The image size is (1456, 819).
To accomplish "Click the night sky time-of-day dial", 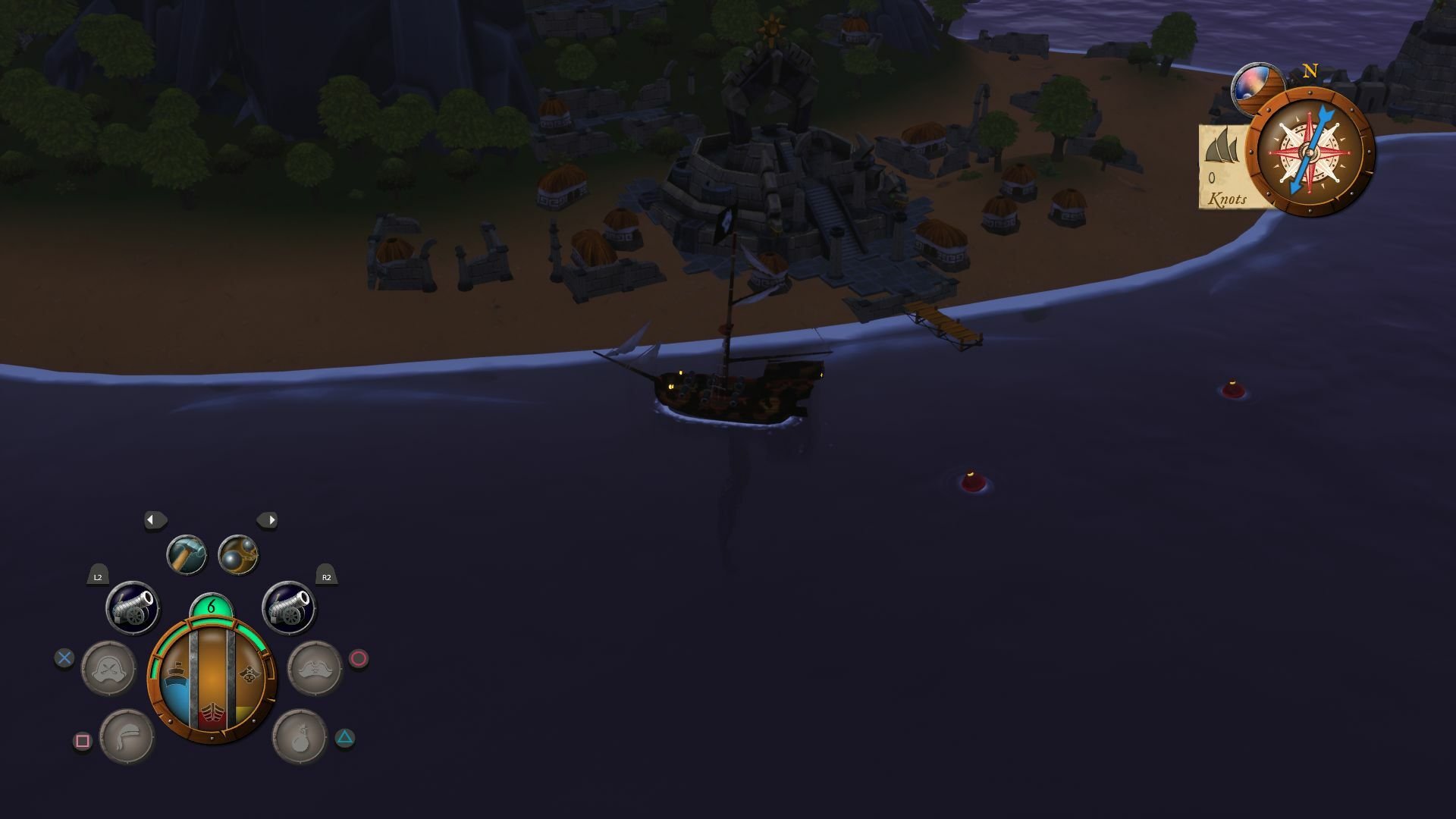I will click(1255, 85).
